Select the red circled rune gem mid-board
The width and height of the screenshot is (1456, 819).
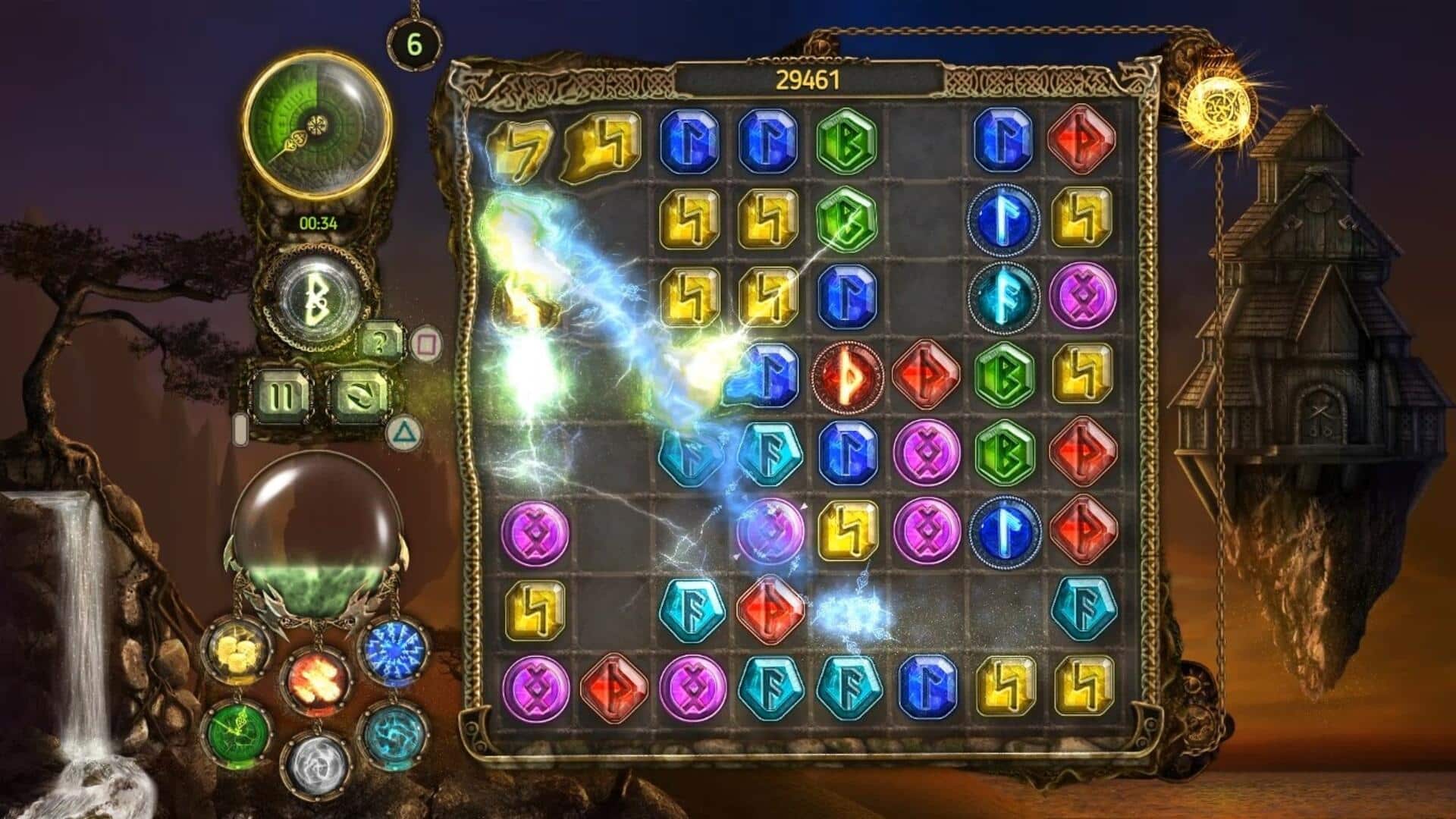click(847, 375)
